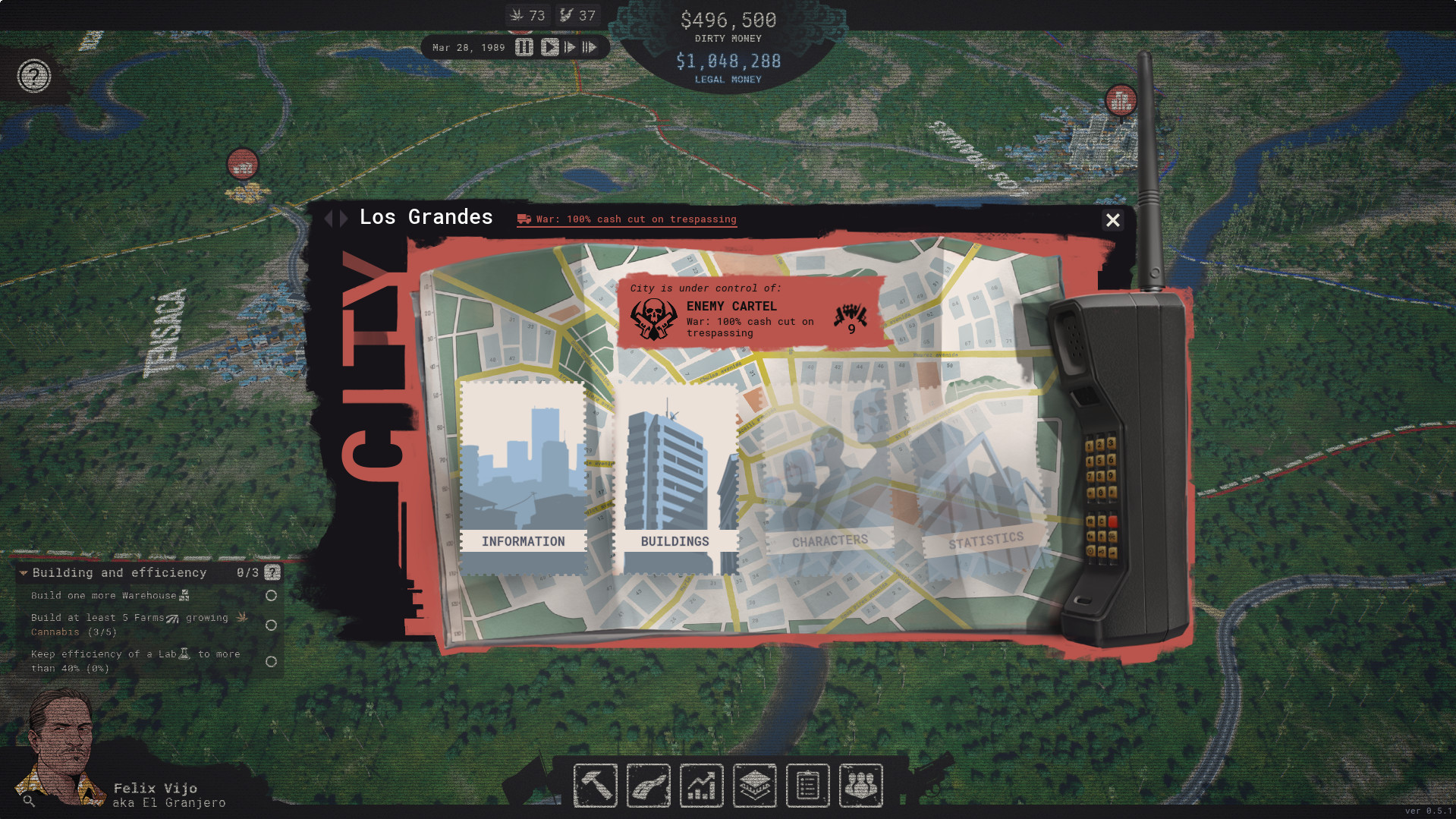Screen dimensions: 1456x819
Task: Mark the Warehouse objective circle complete
Action: pyautogui.click(x=272, y=596)
